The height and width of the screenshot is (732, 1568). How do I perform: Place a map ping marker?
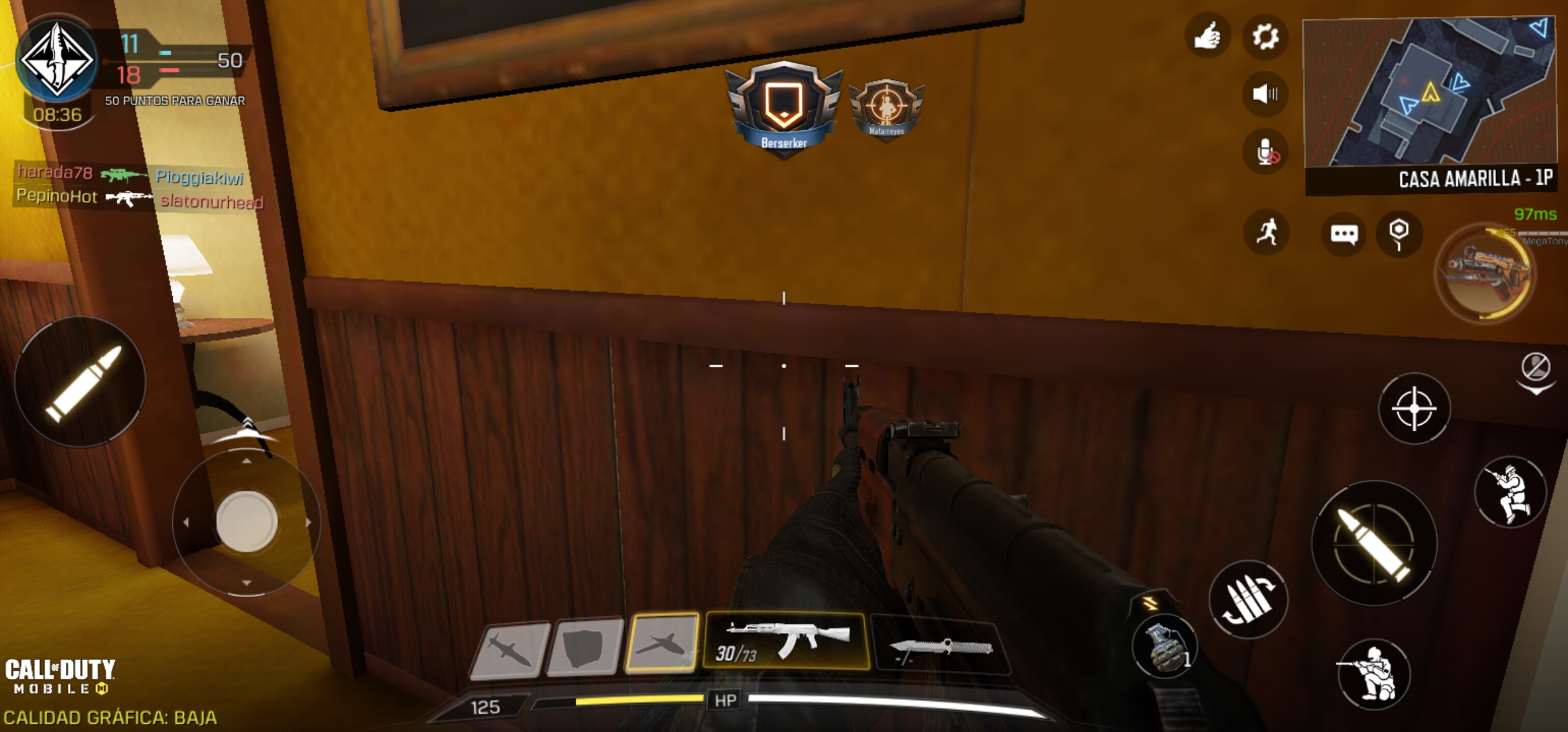[x=1398, y=233]
